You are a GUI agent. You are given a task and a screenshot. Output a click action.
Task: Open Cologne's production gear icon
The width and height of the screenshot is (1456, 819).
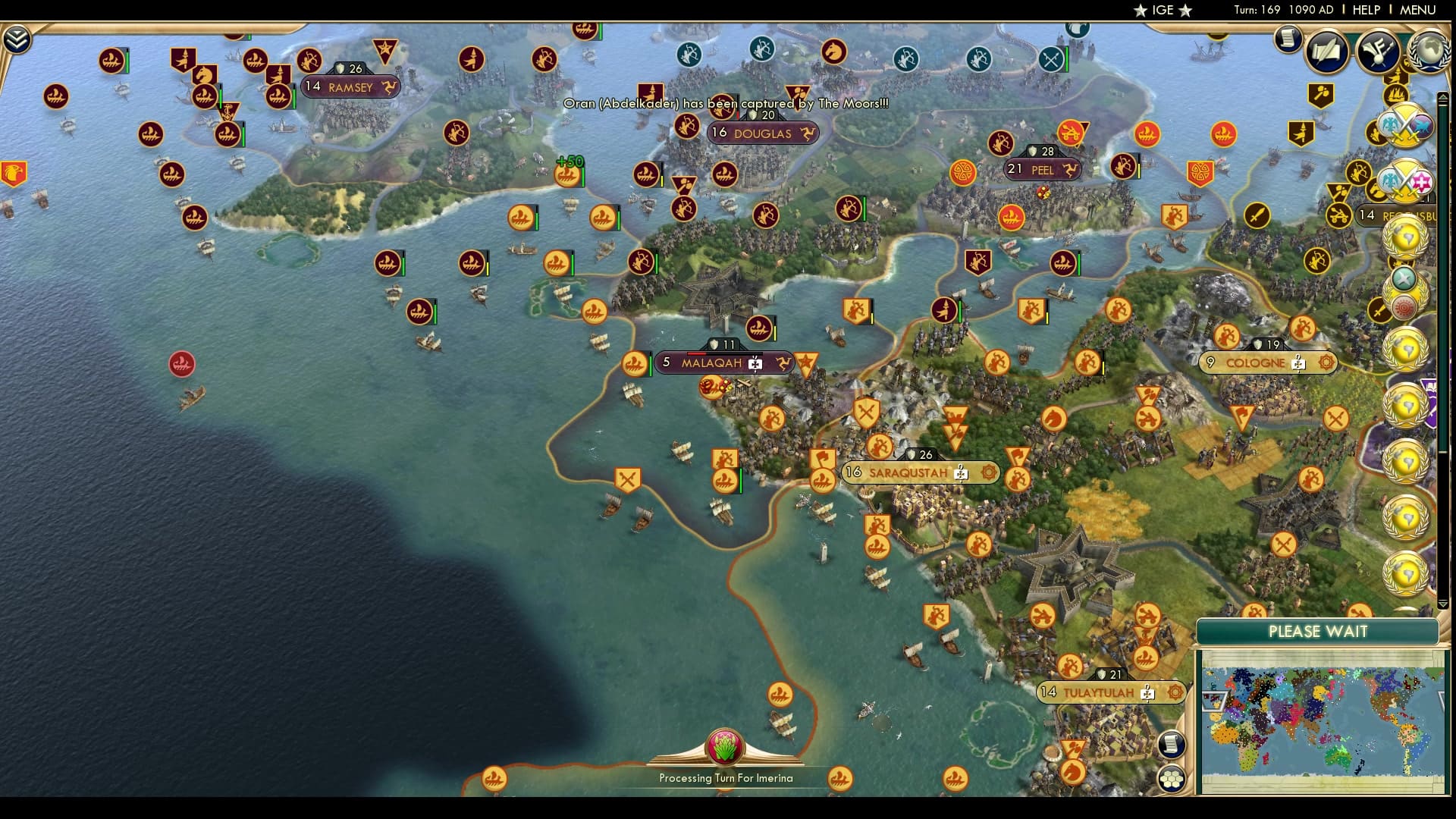[x=1329, y=364]
